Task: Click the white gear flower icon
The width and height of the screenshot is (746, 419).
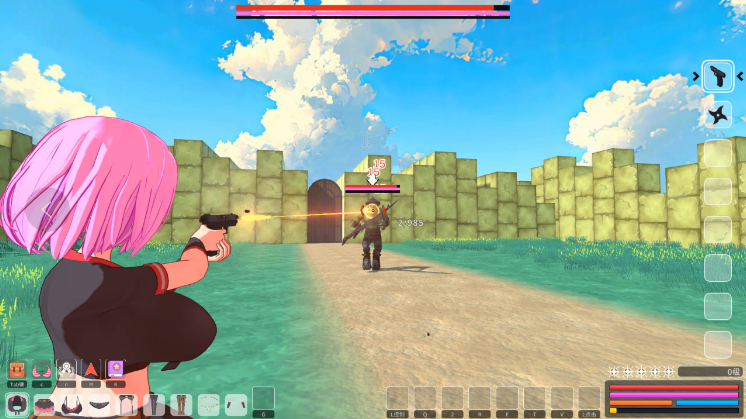Action: 67,369
